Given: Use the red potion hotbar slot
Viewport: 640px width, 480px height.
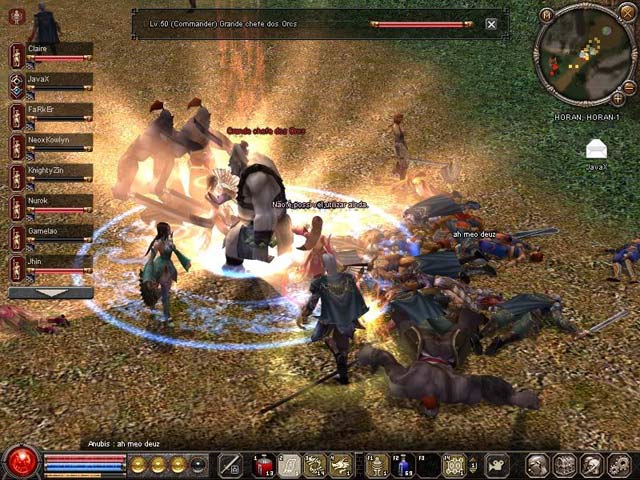Looking at the screenshot, I should (264, 465).
